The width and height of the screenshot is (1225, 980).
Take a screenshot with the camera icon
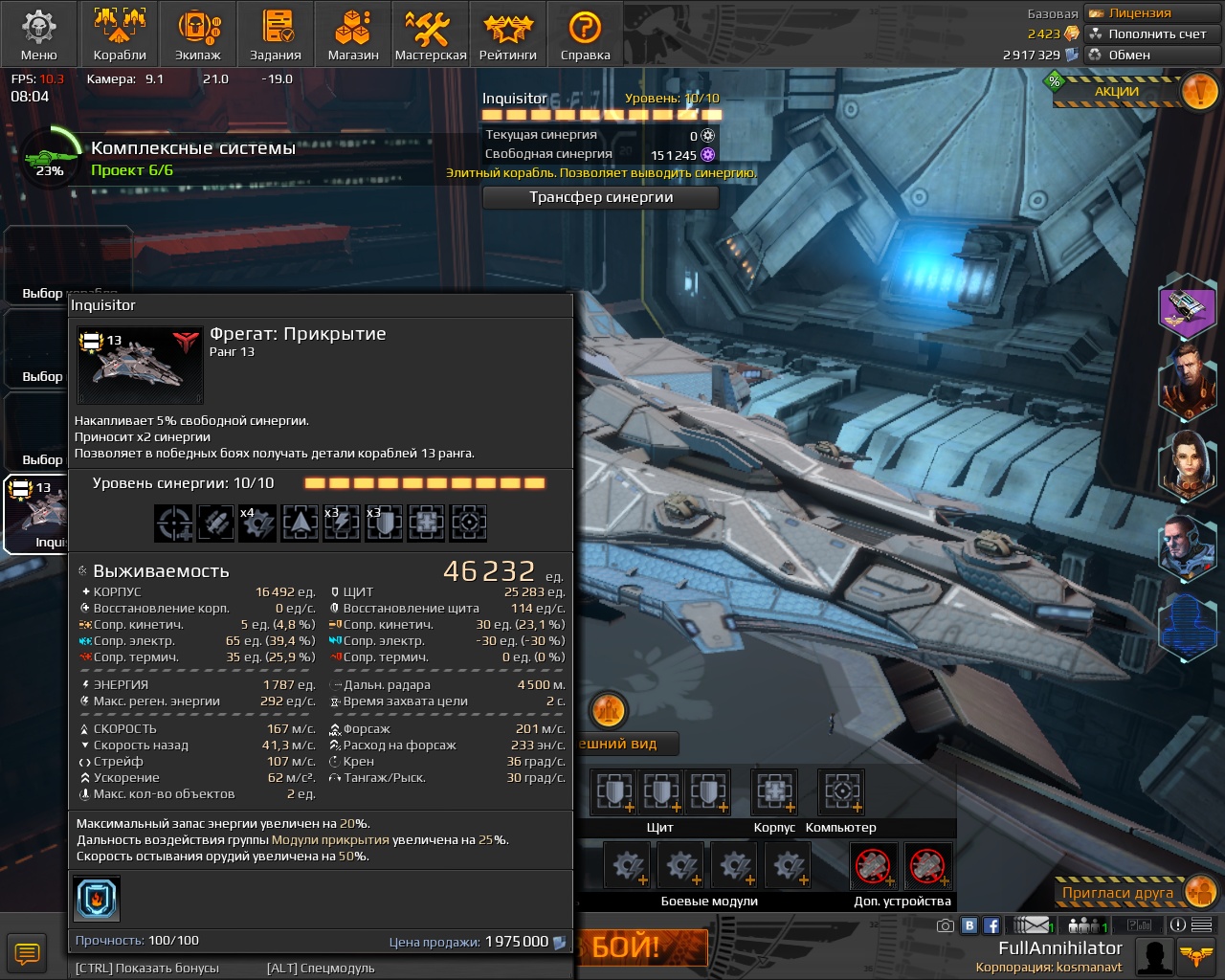(x=946, y=925)
